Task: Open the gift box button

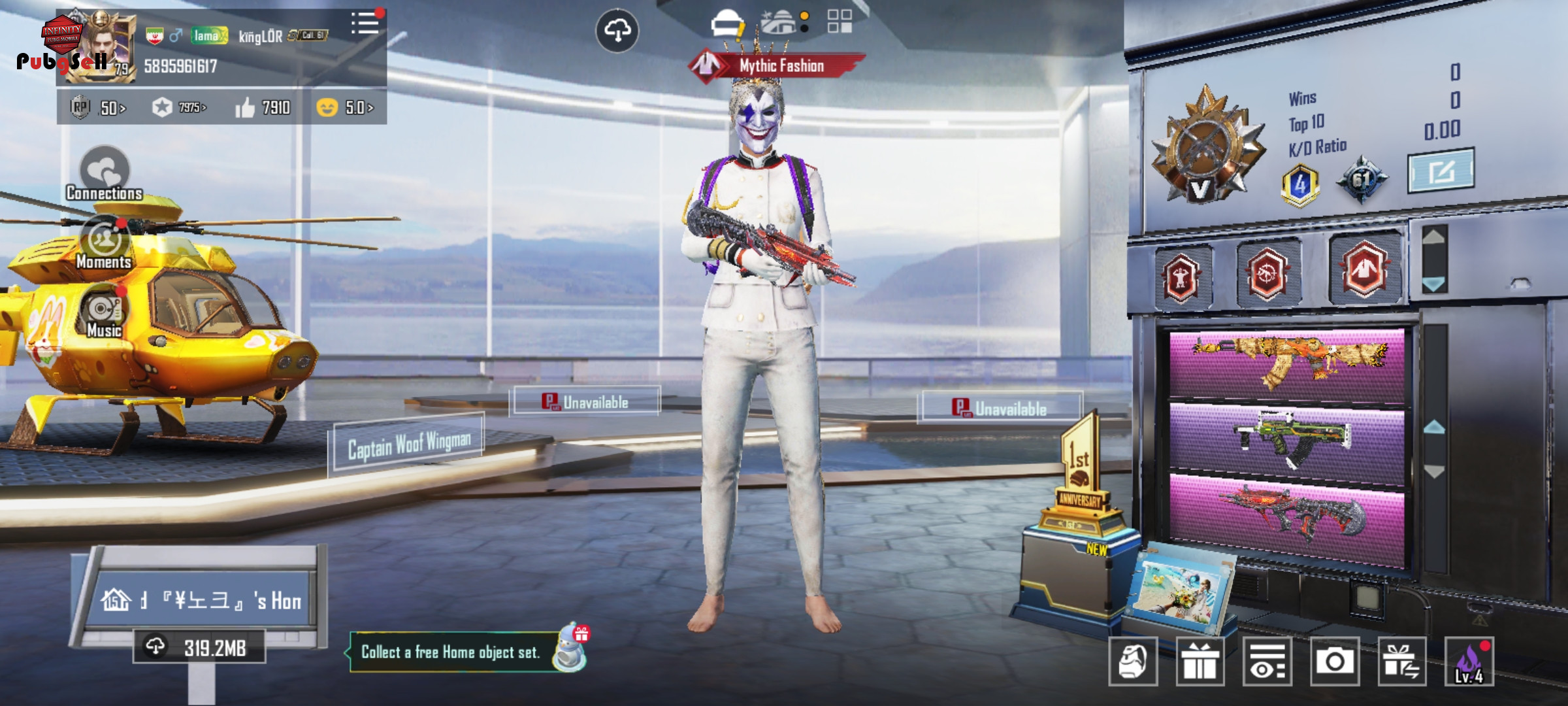Action: point(1200,662)
